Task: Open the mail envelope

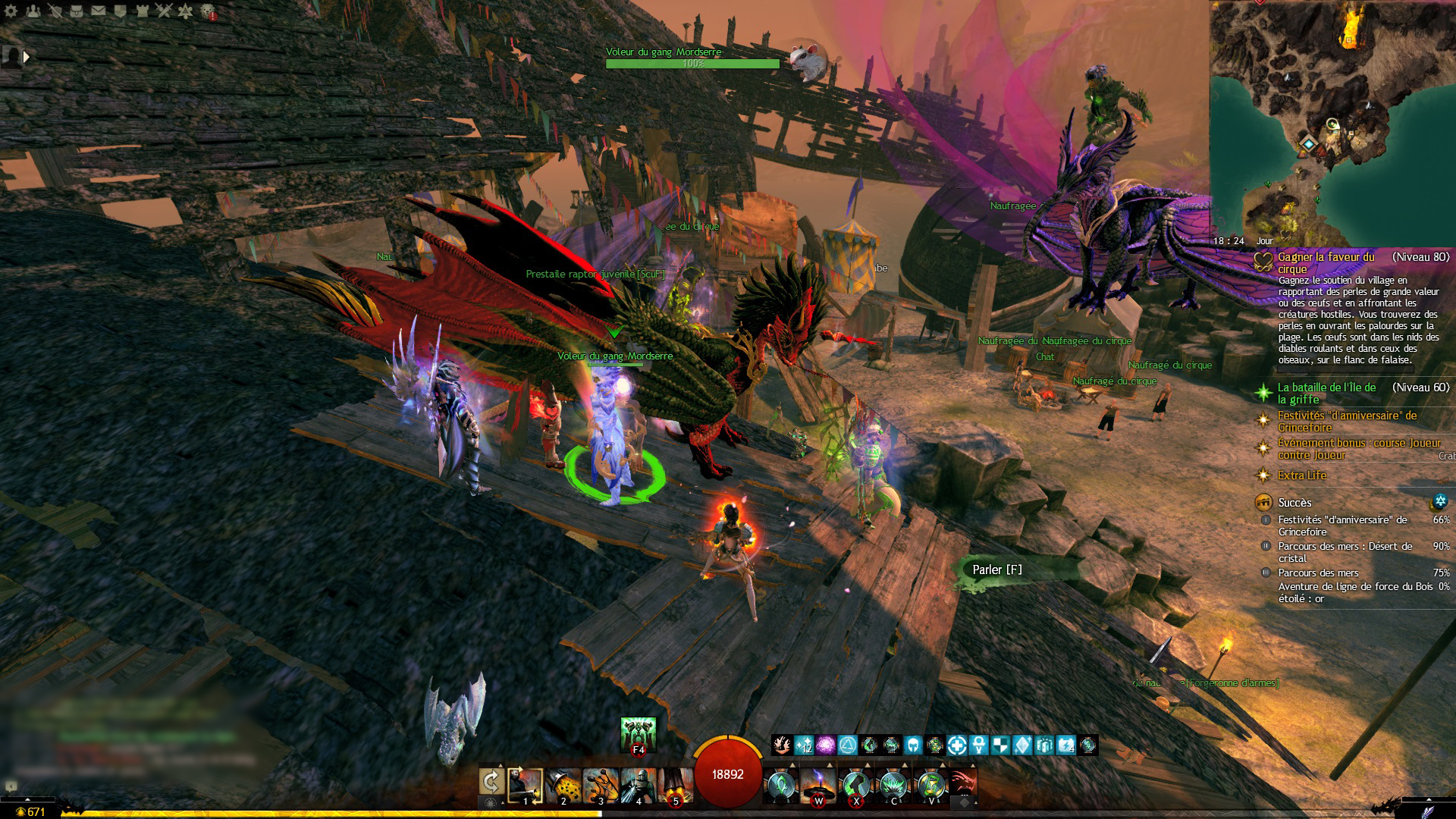Action: point(99,11)
